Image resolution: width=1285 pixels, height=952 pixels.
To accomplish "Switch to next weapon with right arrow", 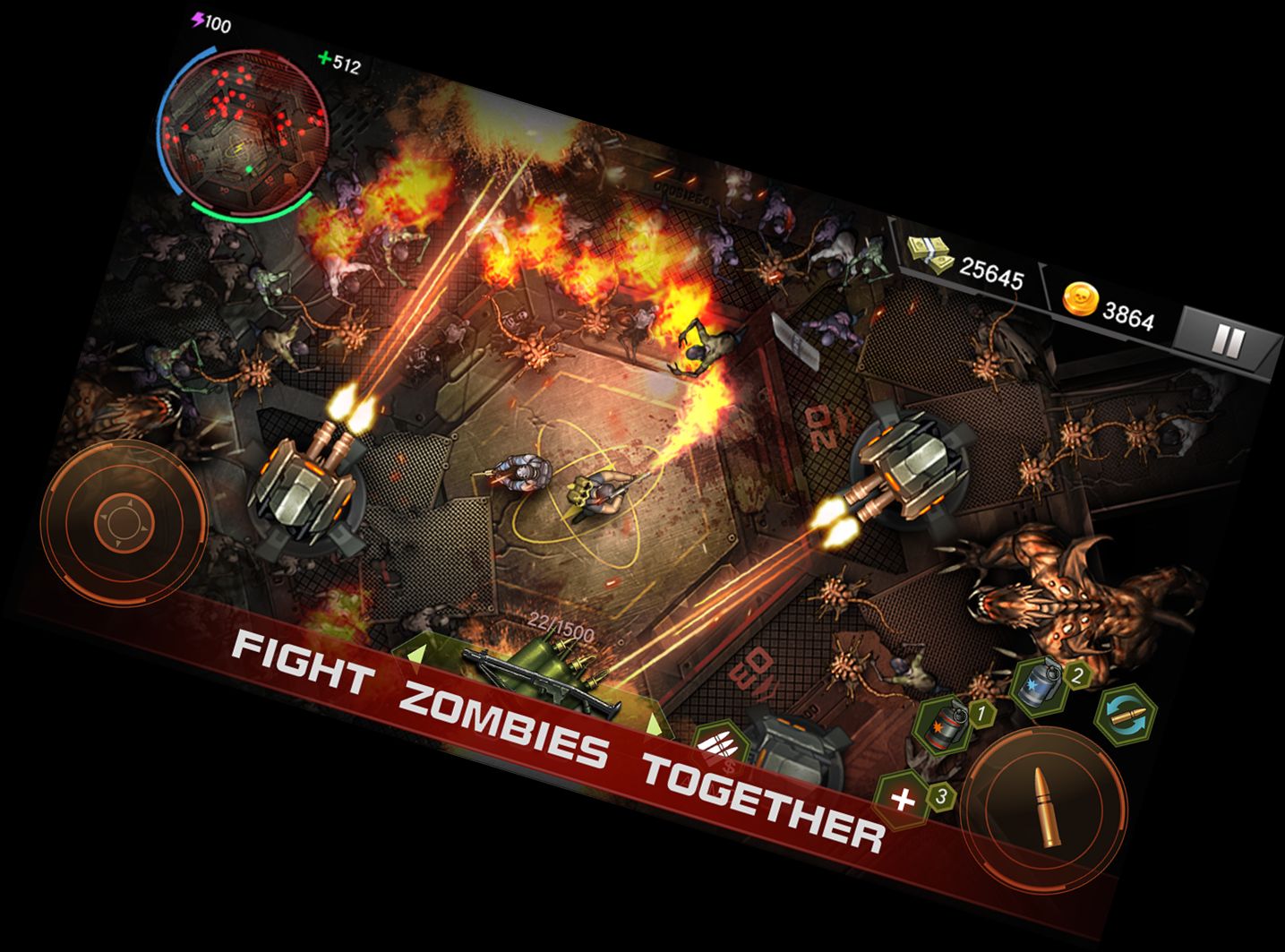I will coord(656,723).
